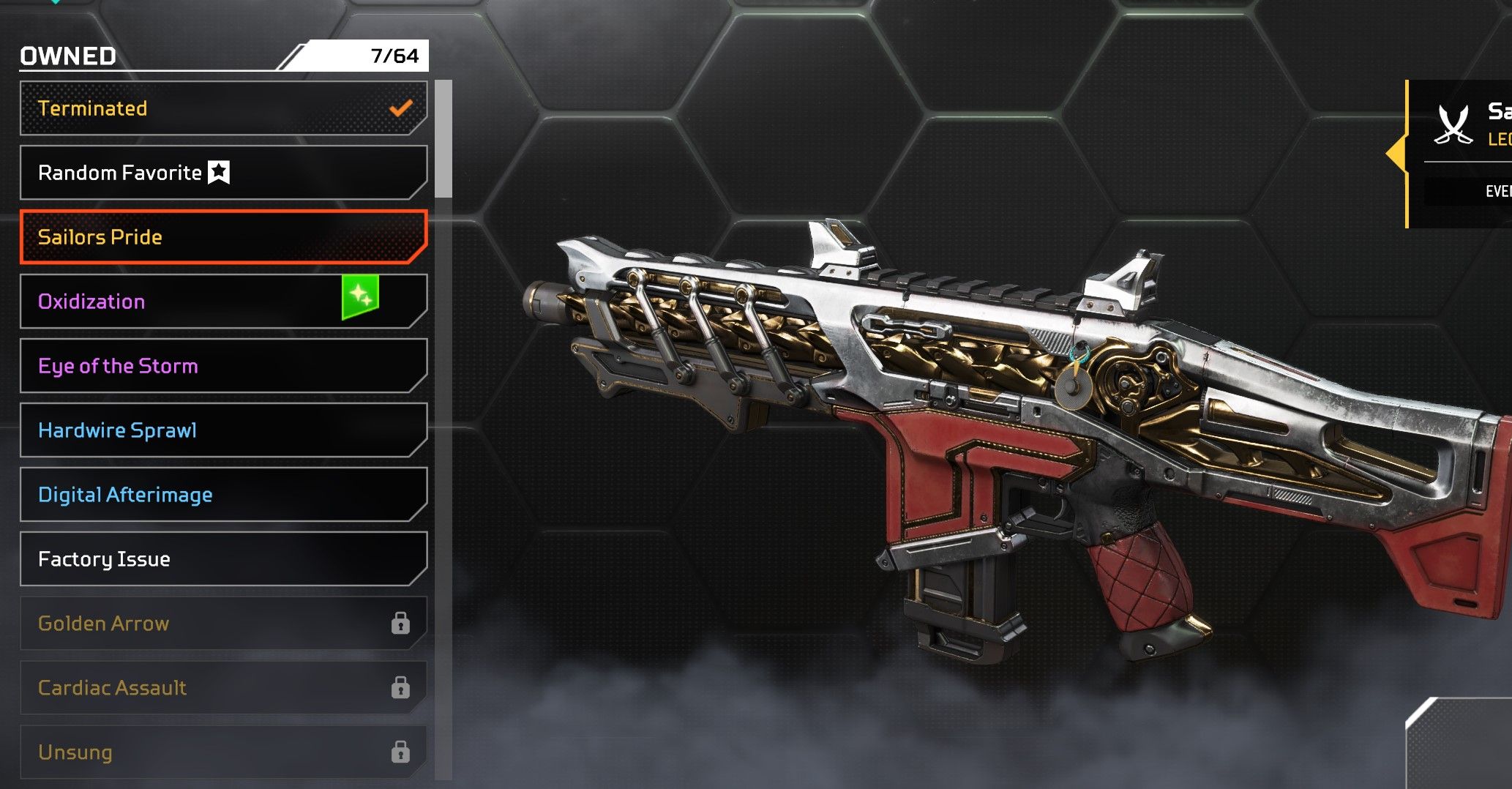Choose the Random Favorite option
This screenshot has width=1512, height=789.
tap(223, 173)
